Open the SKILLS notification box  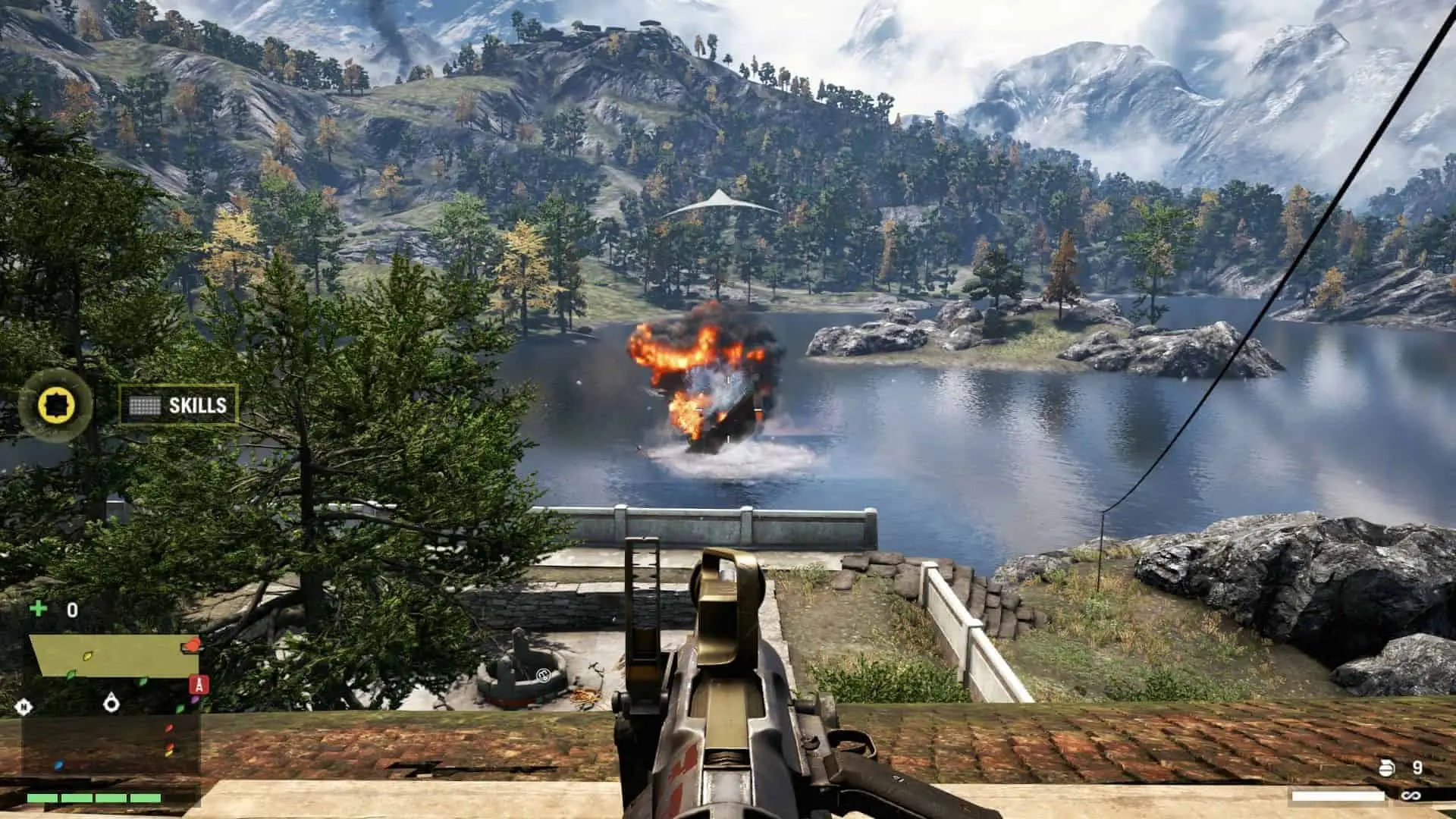tap(179, 405)
